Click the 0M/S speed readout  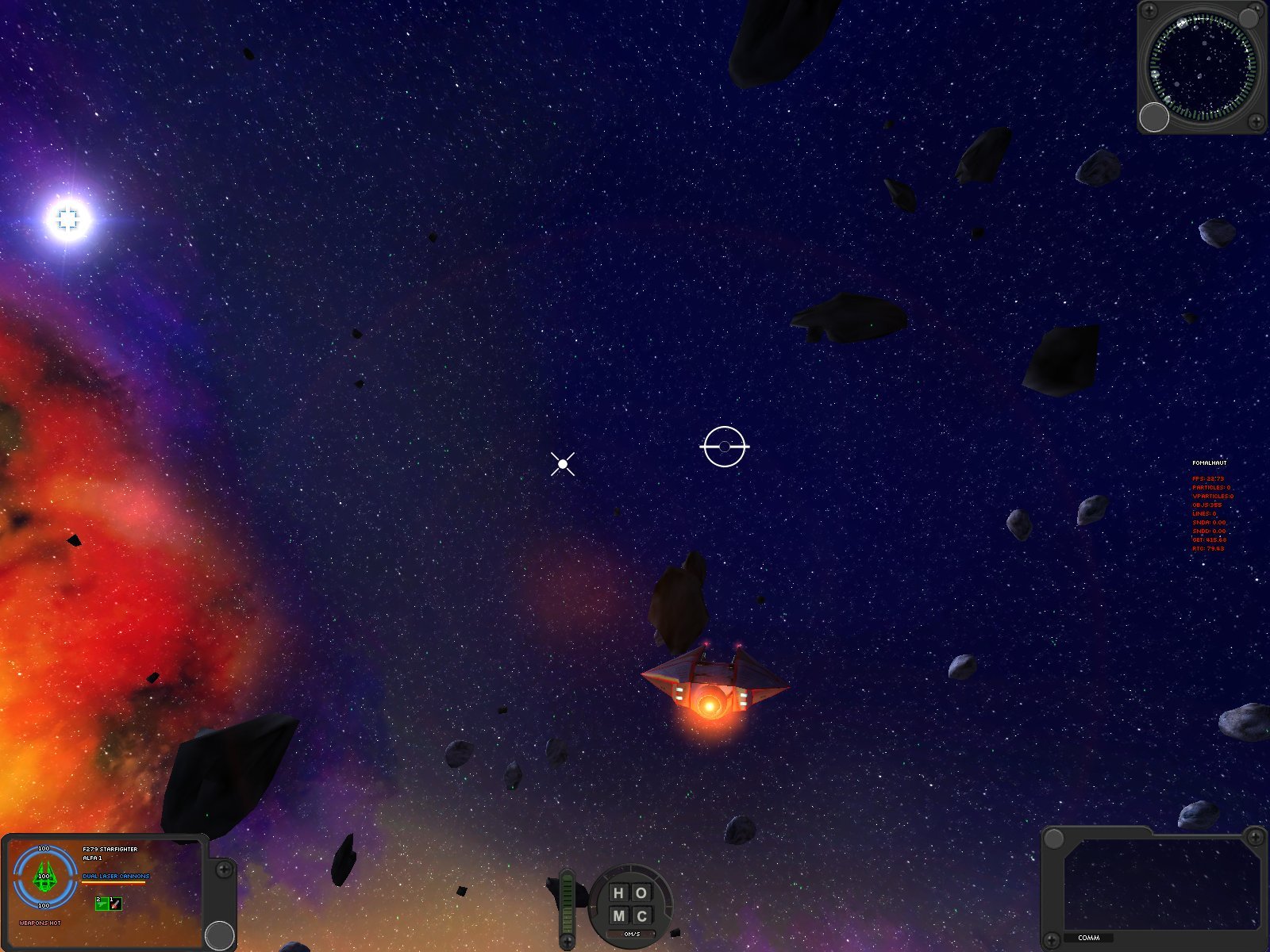[x=631, y=934]
